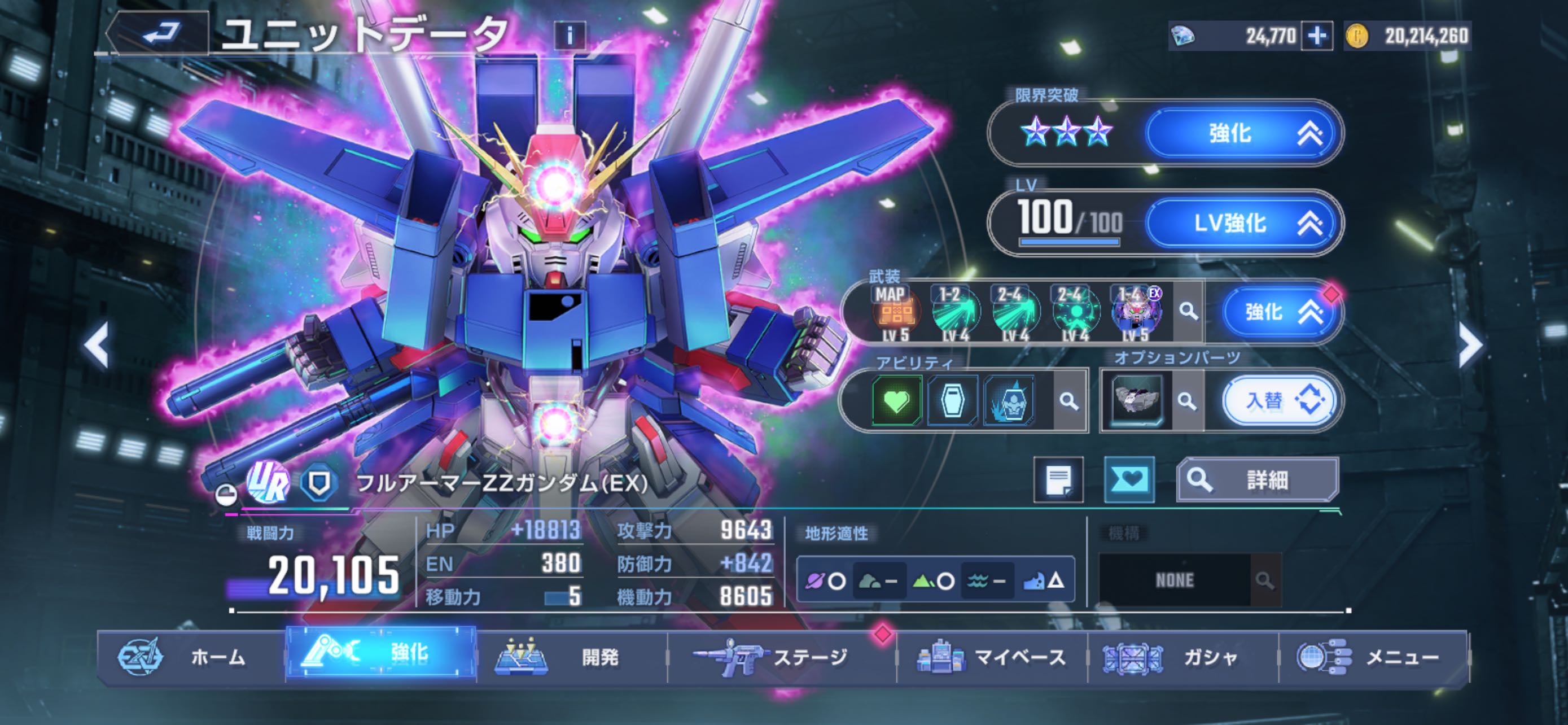Select the green heart ability icon
This screenshot has height=725, width=1568.
click(896, 400)
